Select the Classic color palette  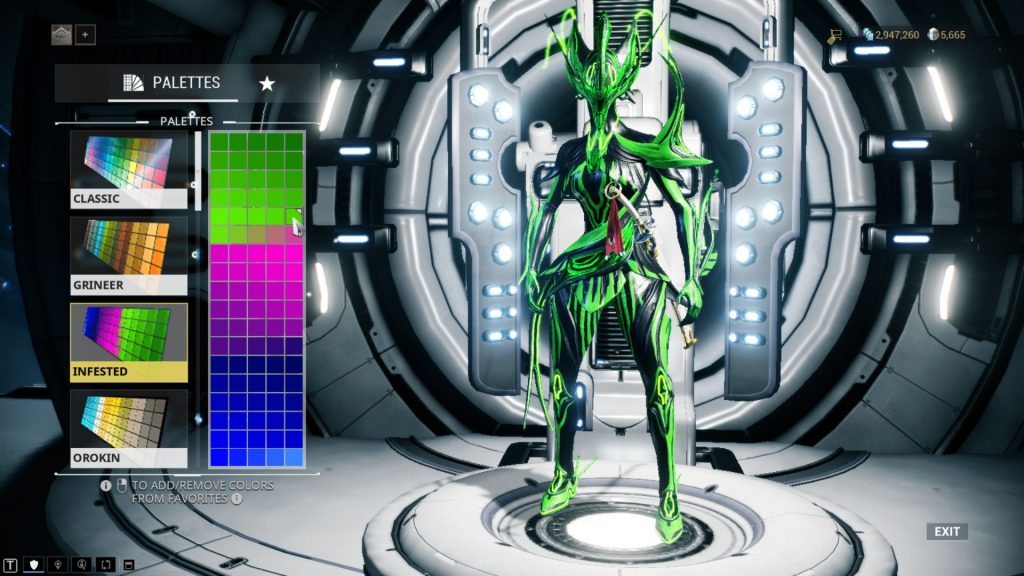(x=129, y=170)
